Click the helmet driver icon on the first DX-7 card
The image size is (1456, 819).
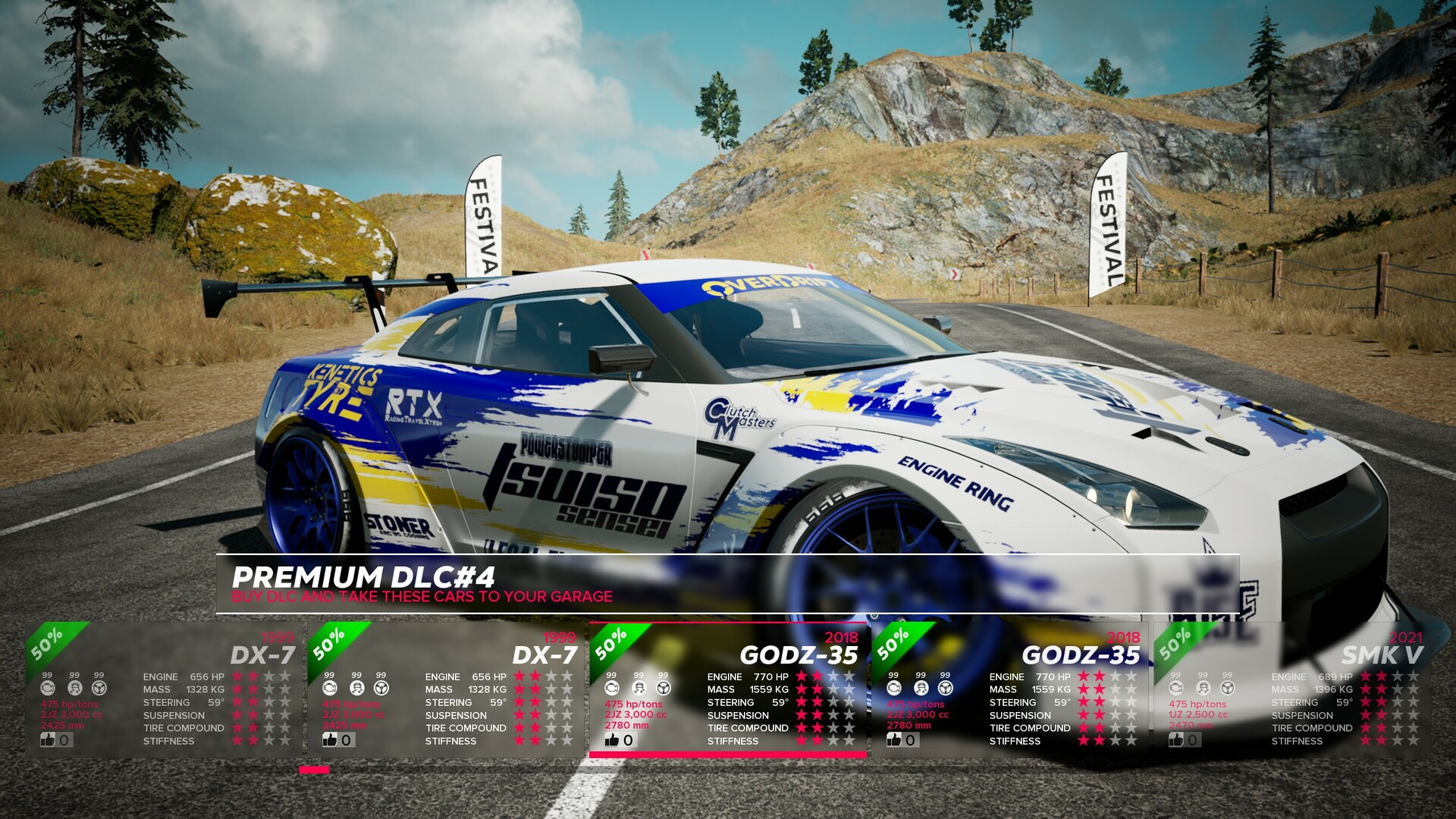coord(74,688)
